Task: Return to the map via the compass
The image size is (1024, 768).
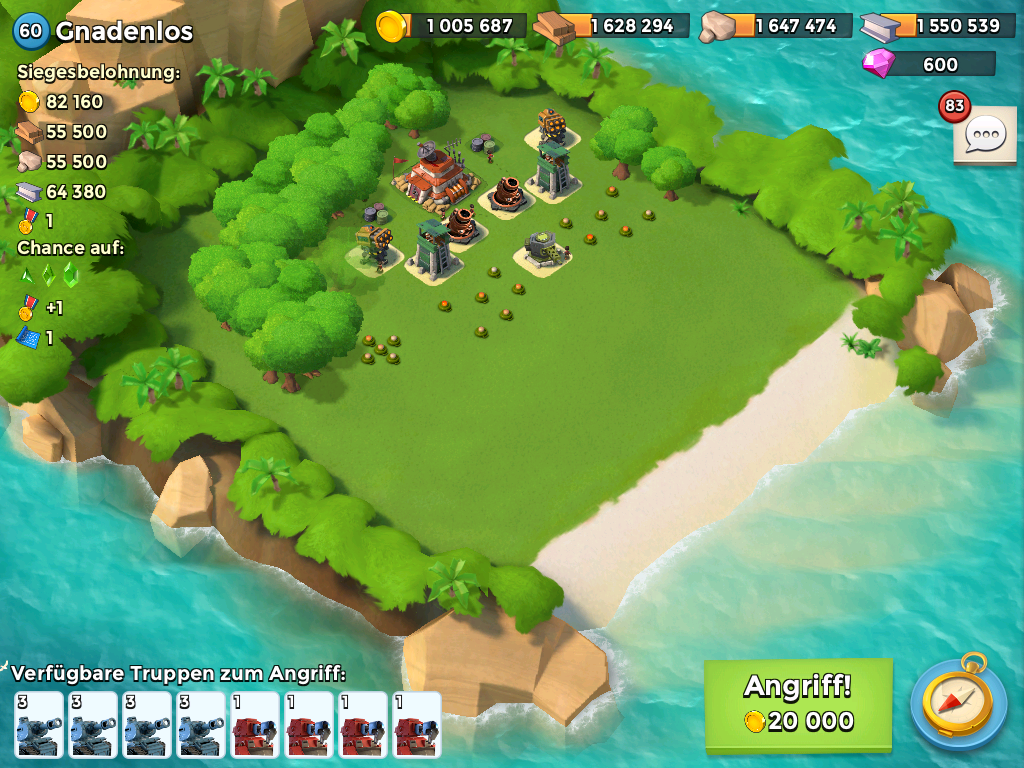Action: (x=958, y=703)
